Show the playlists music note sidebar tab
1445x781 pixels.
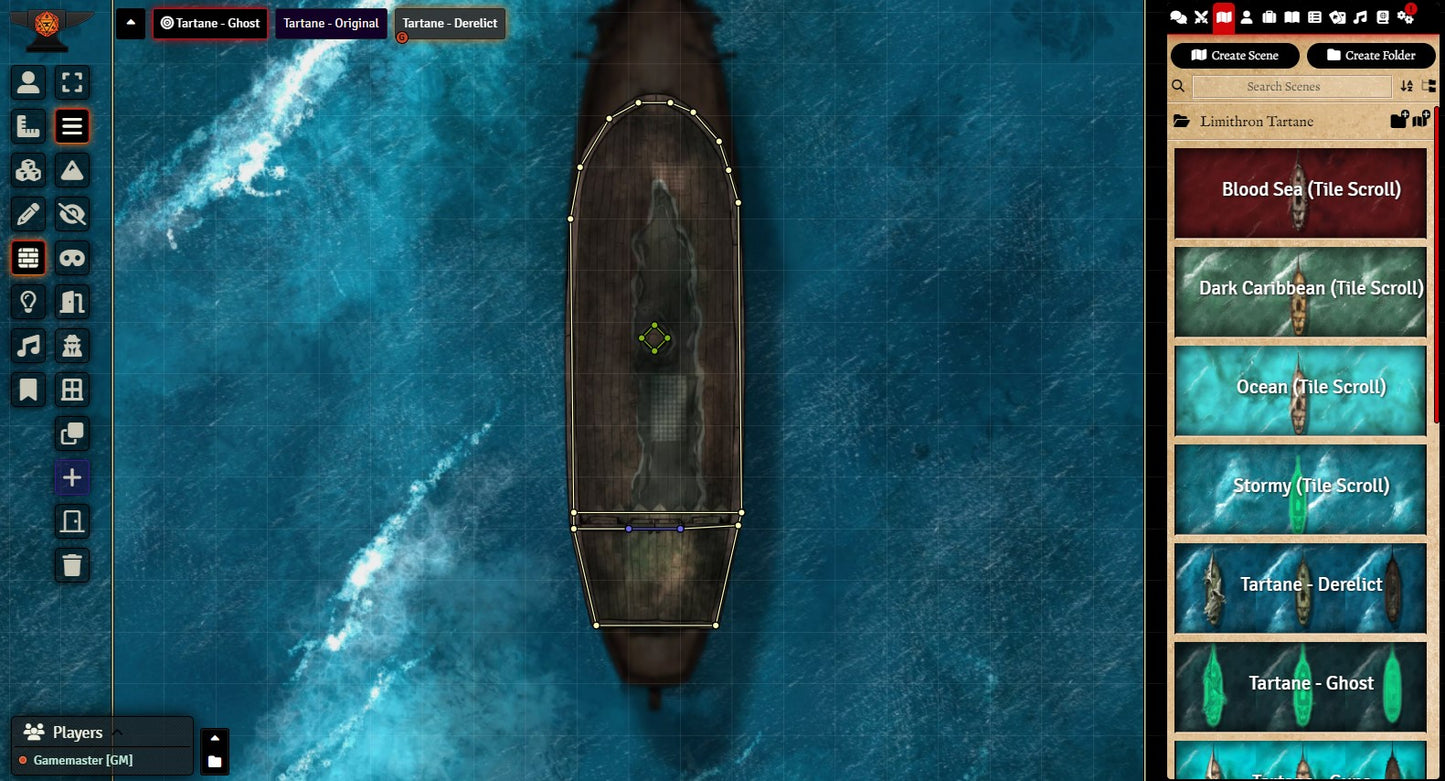coord(1360,17)
